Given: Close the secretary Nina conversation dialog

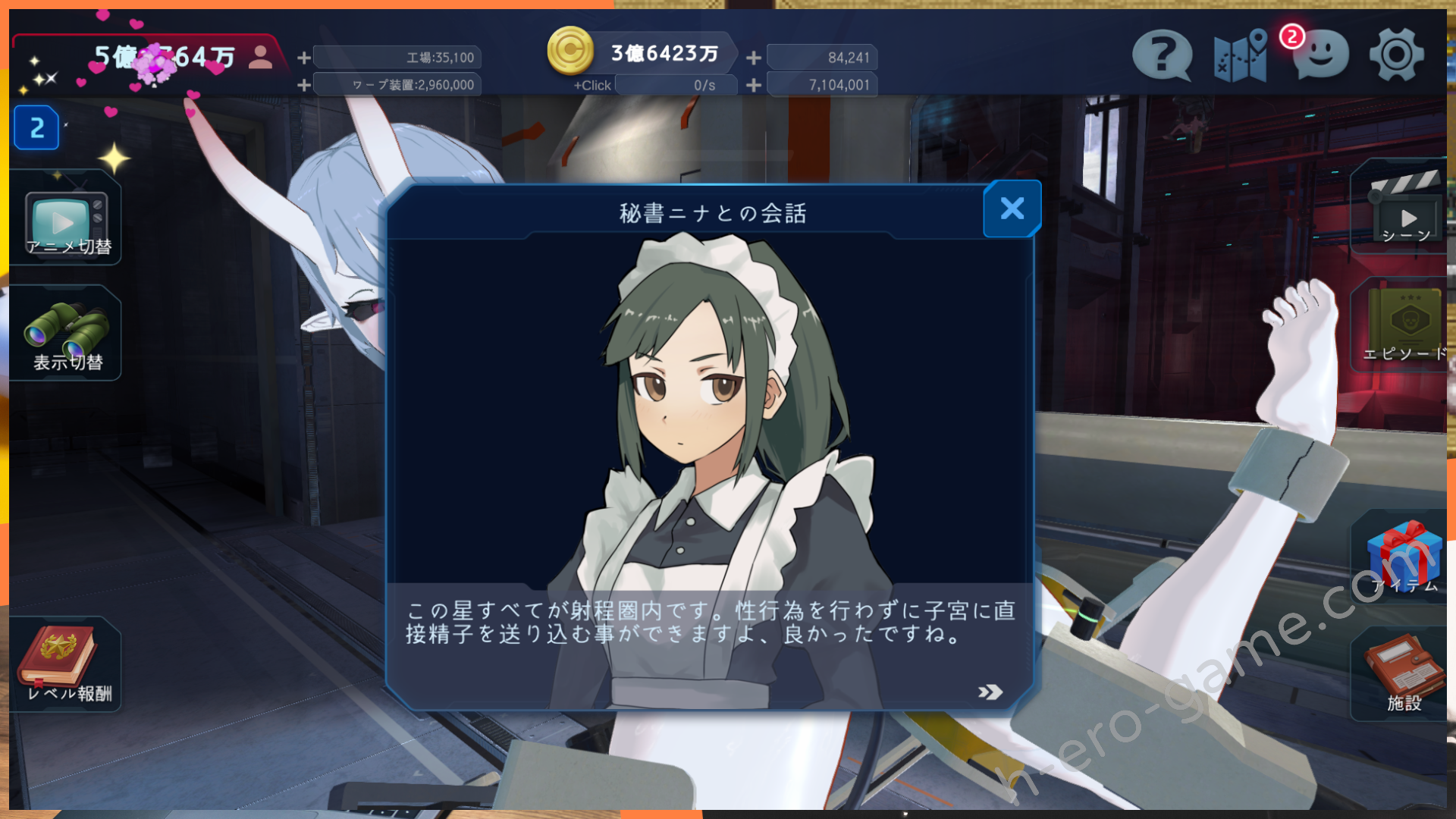Looking at the screenshot, I should [1012, 209].
